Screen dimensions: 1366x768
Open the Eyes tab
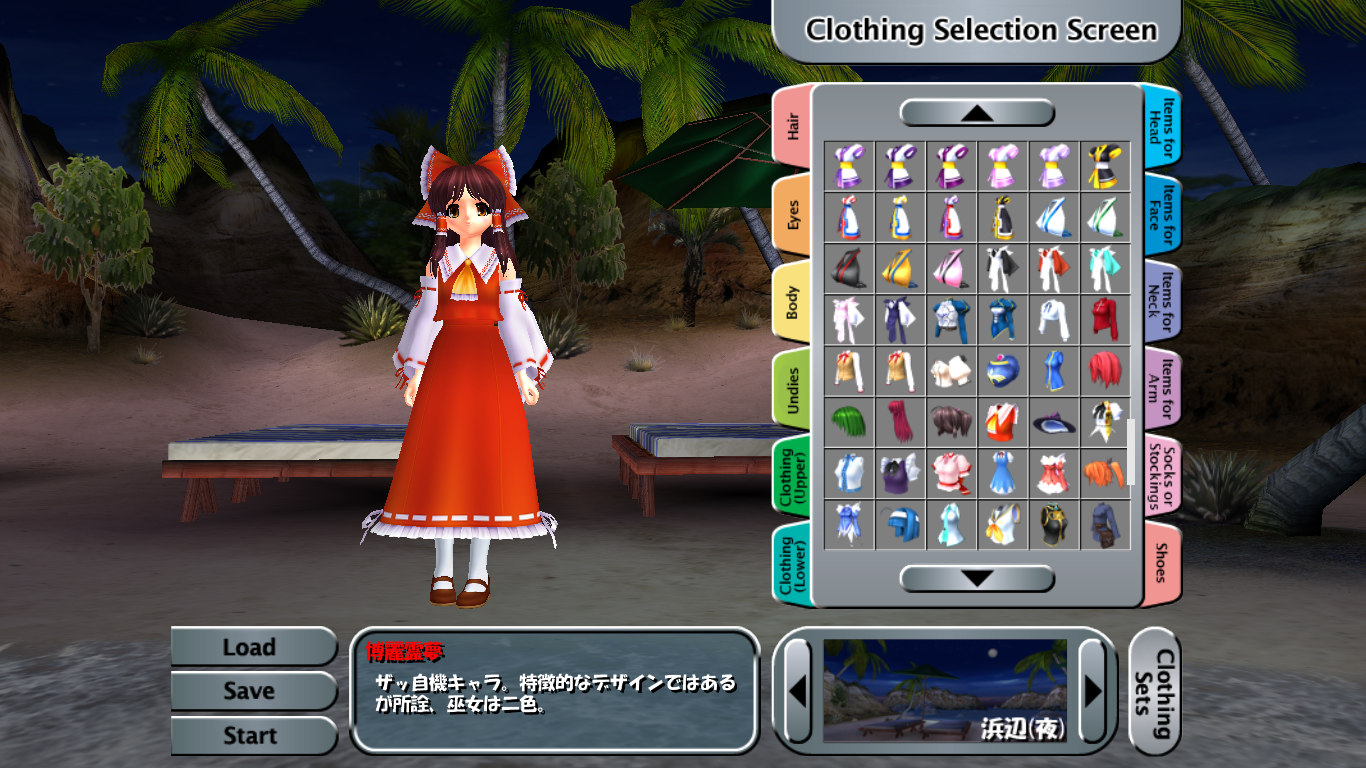click(793, 214)
